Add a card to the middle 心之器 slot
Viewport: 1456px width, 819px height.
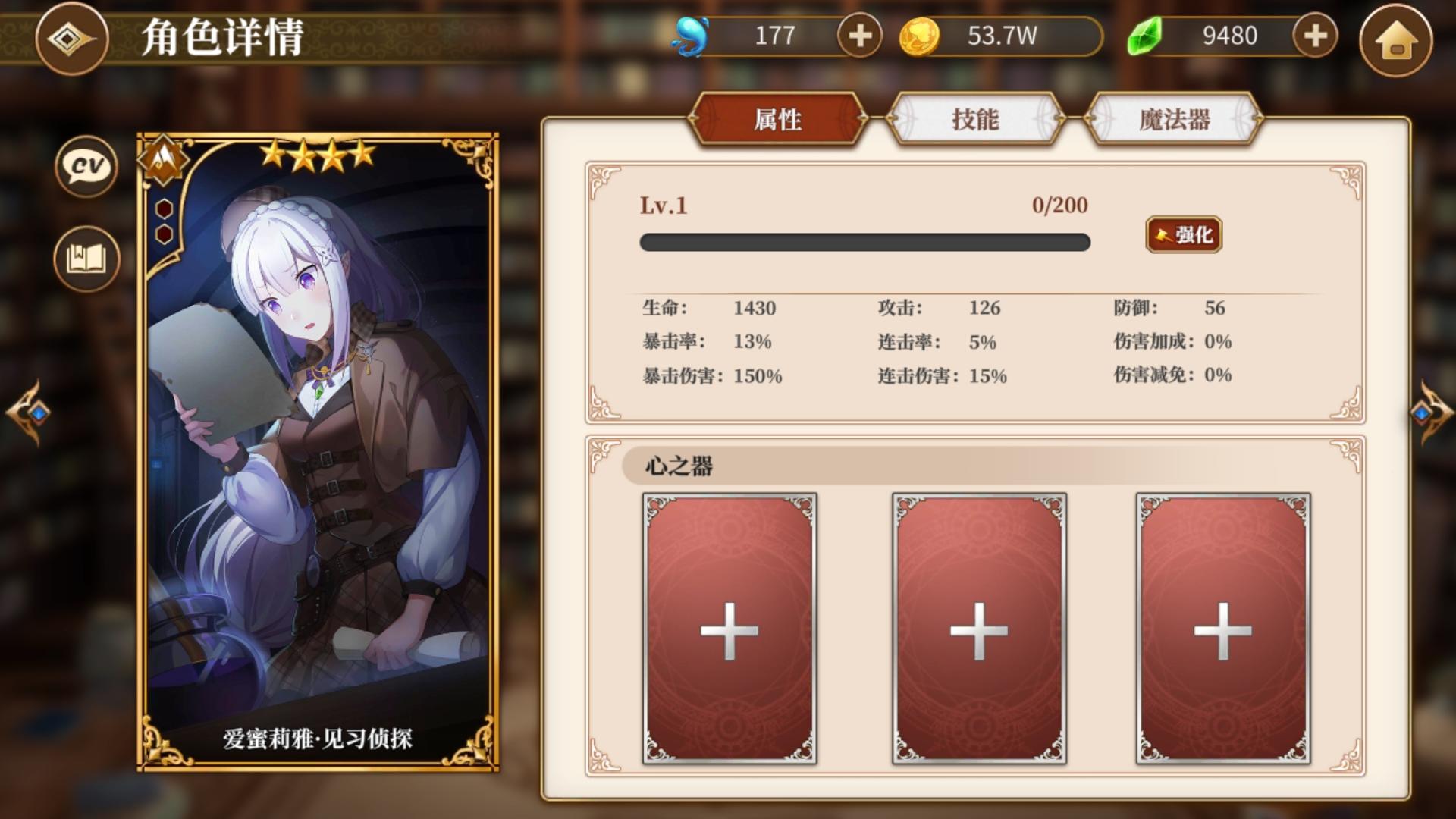tap(980, 629)
